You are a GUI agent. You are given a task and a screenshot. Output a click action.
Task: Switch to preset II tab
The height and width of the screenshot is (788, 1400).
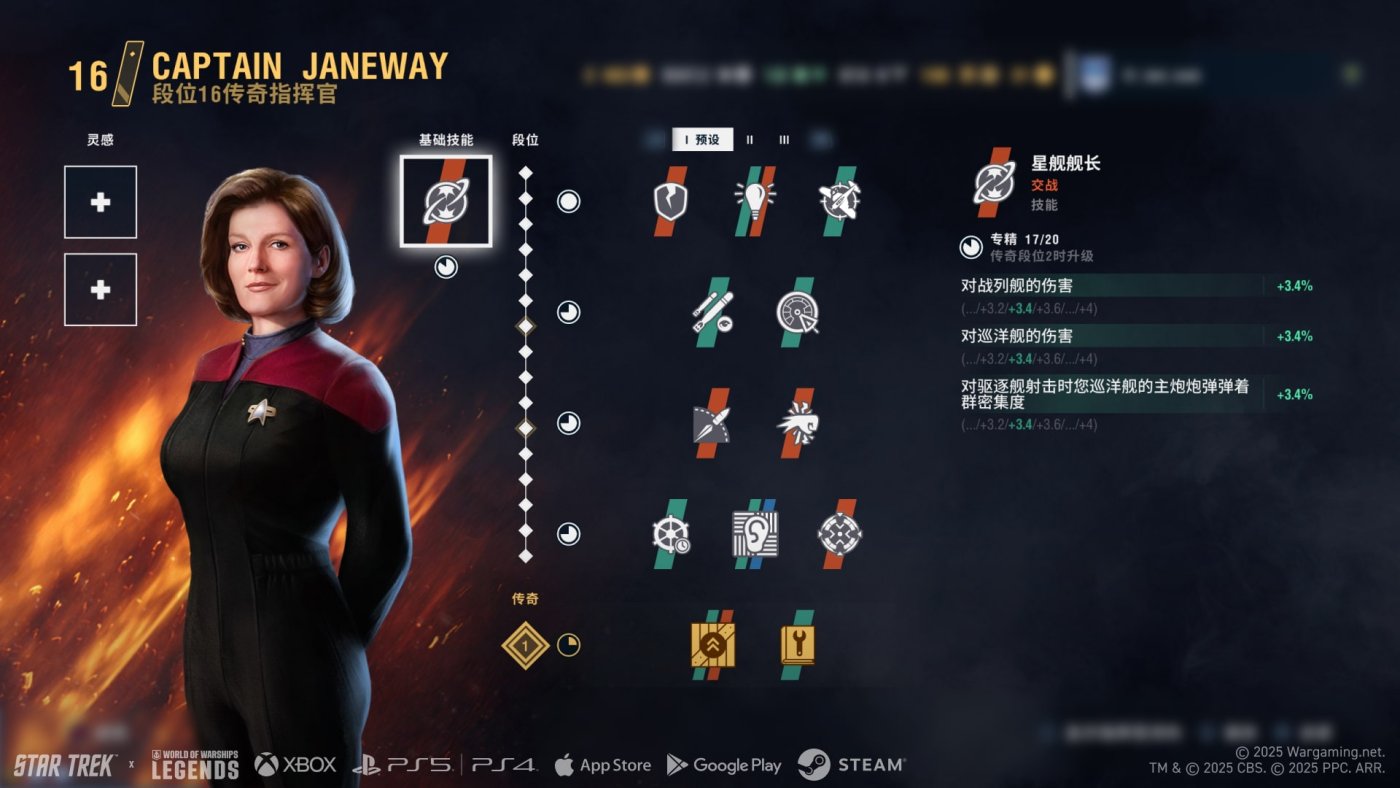tap(750, 140)
